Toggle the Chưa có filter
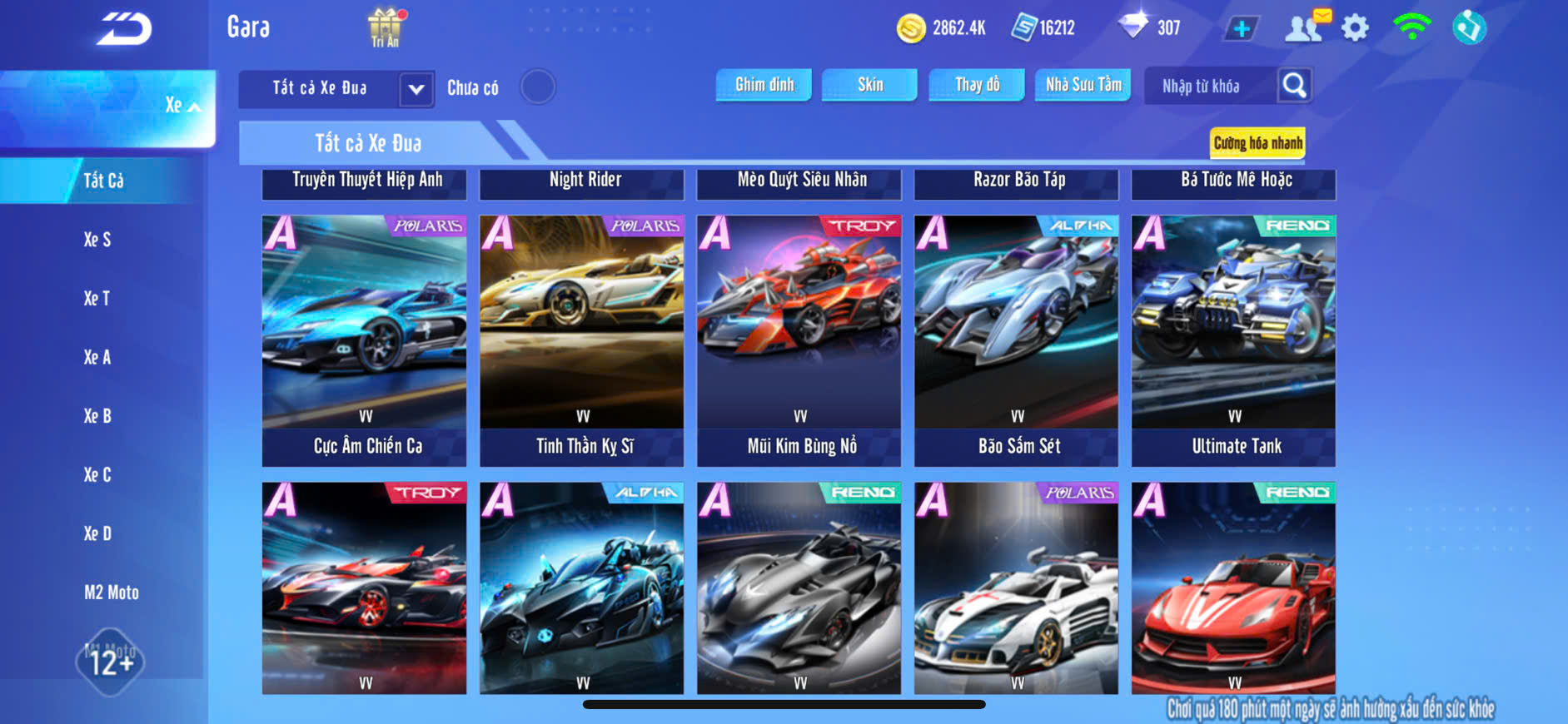Viewport: 1568px width, 724px height. (537, 87)
